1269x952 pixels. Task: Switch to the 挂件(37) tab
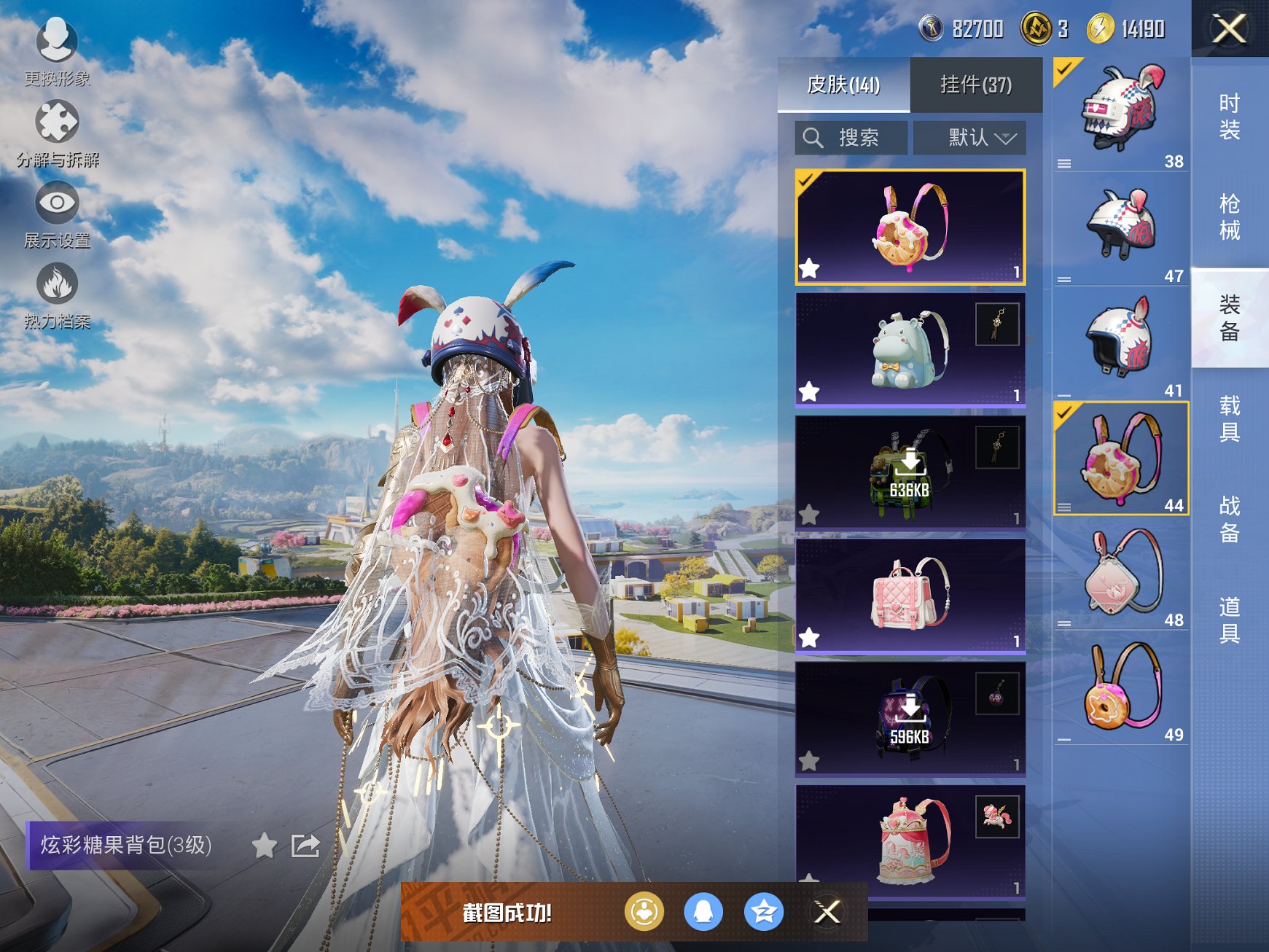point(976,85)
